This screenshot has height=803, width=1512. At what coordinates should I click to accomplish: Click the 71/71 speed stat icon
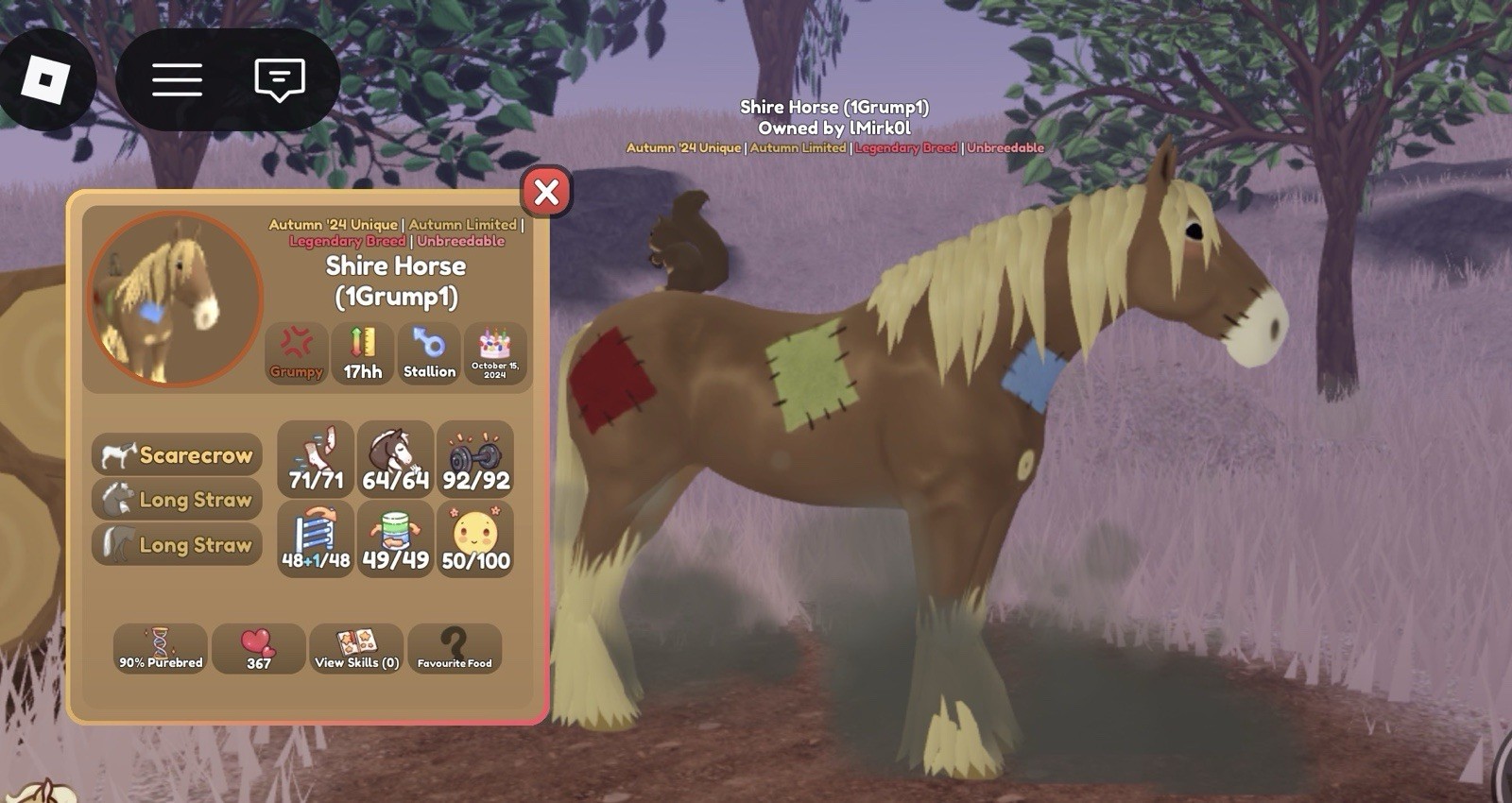click(317, 460)
